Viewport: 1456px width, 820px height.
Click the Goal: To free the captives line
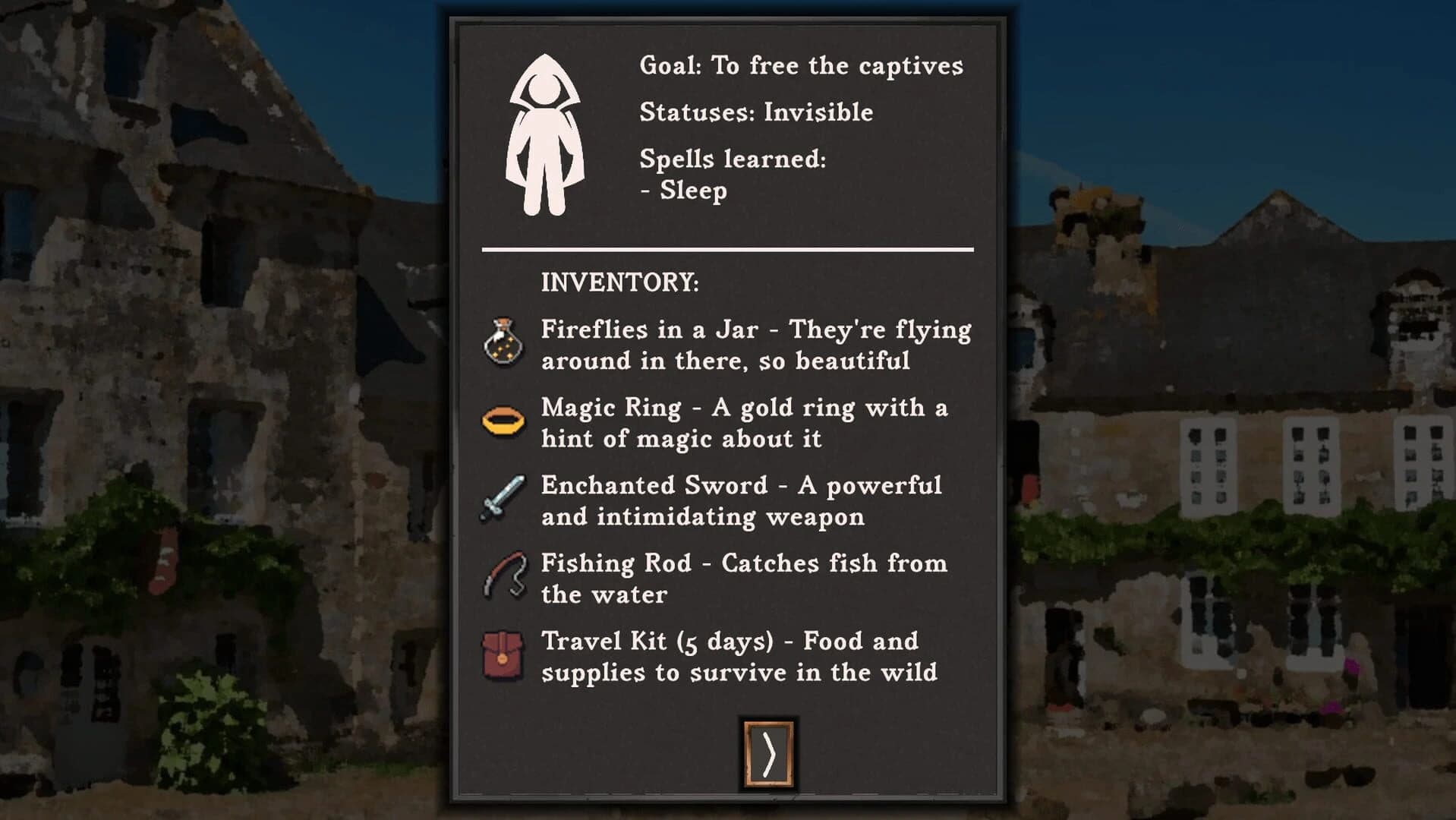802,65
